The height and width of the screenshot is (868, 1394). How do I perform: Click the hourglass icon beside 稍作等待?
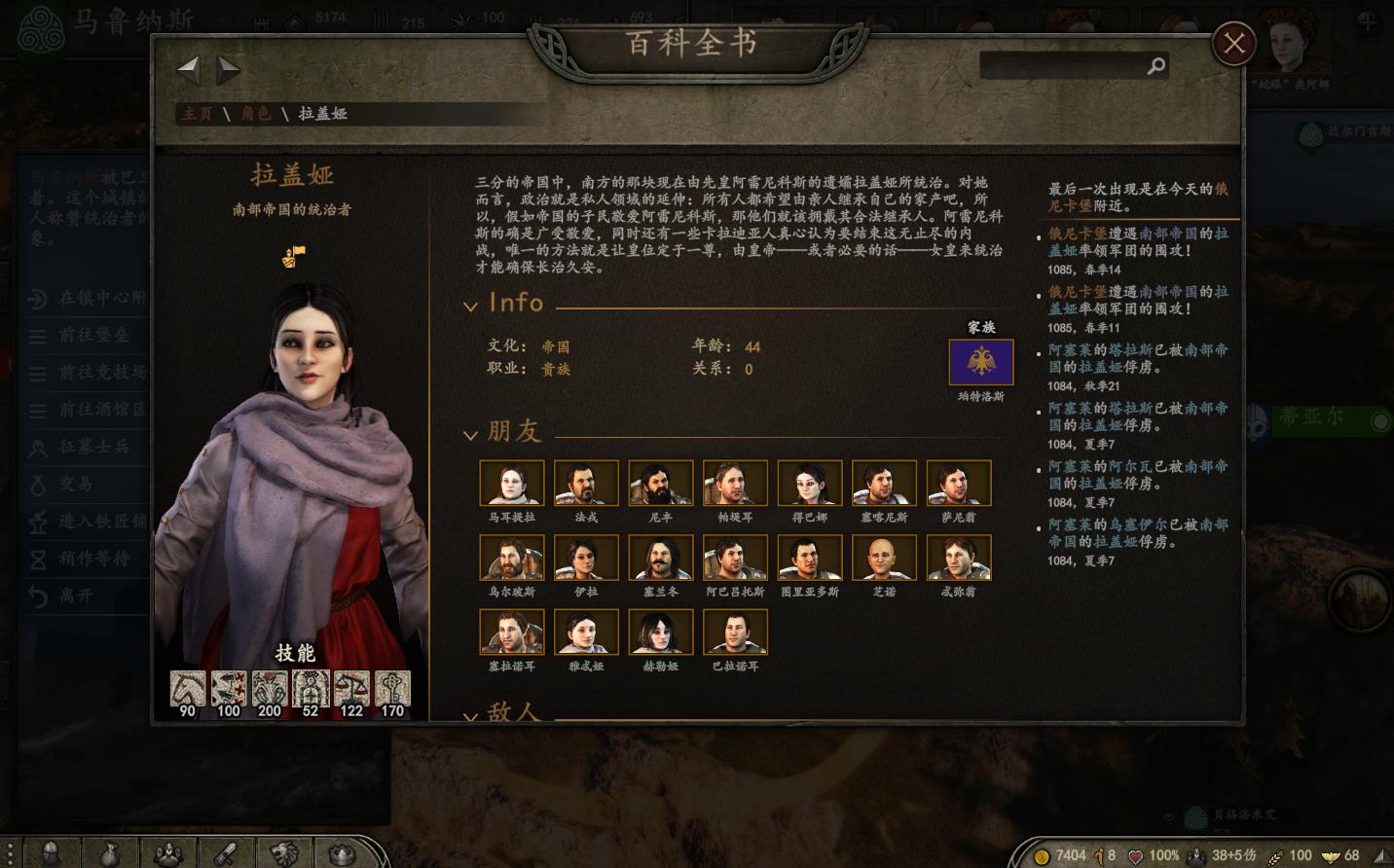[37, 560]
